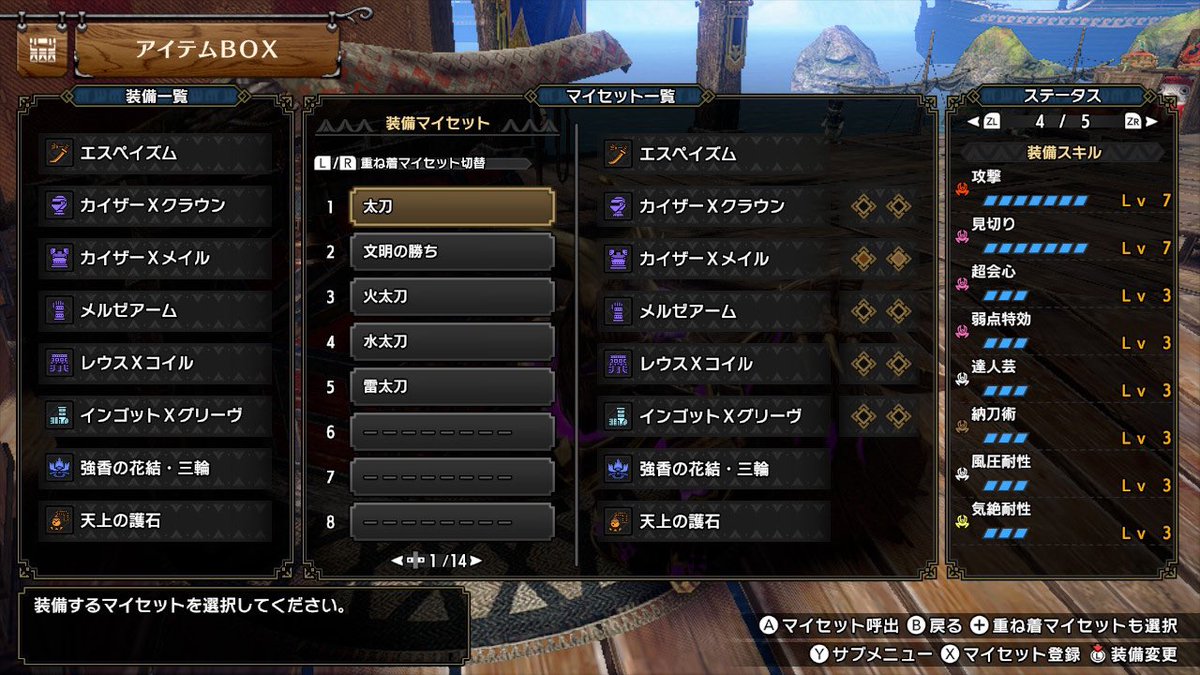Image resolution: width=1200 pixels, height=675 pixels.
Task: Select the 弱点特効 skill row
Action: click(1060, 331)
